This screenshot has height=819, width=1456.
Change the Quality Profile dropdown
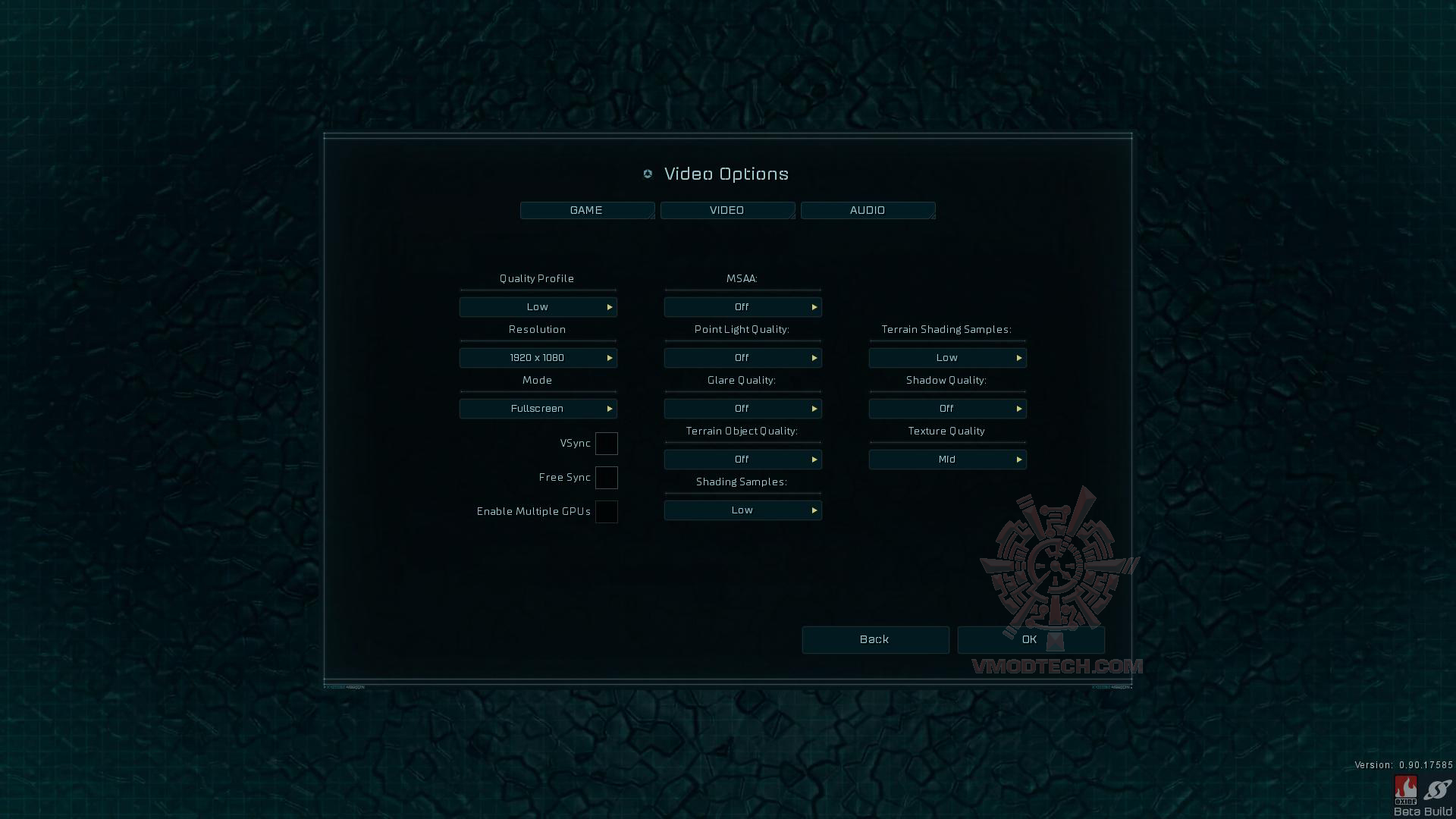pos(538,307)
